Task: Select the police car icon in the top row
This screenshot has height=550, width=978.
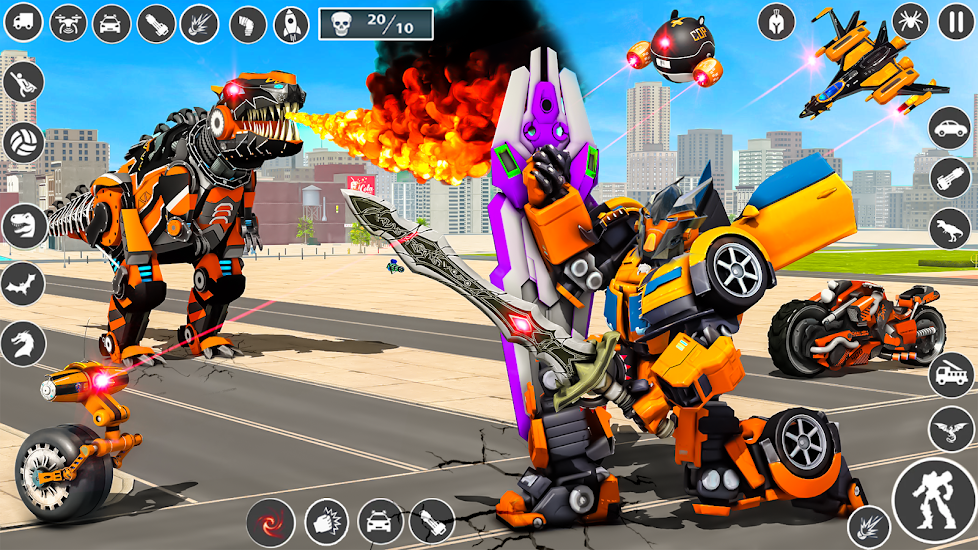Action: tap(112, 22)
